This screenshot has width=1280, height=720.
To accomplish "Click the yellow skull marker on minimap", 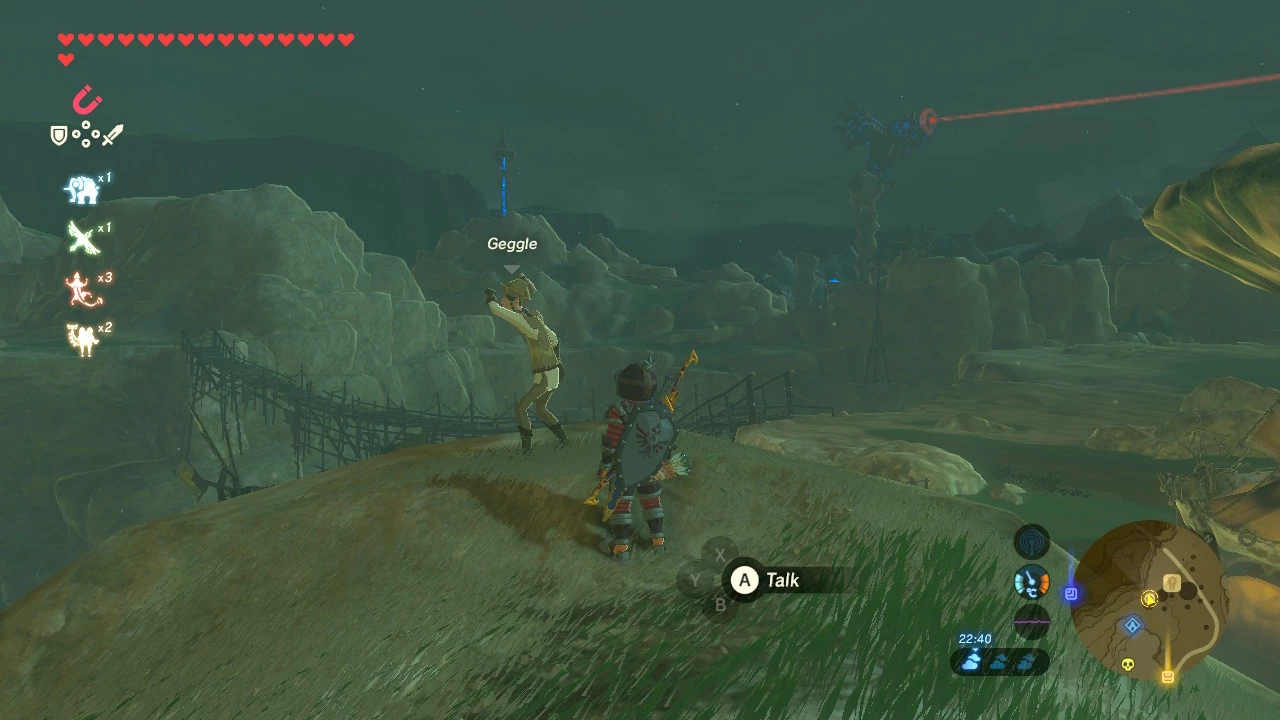I will click(1129, 664).
